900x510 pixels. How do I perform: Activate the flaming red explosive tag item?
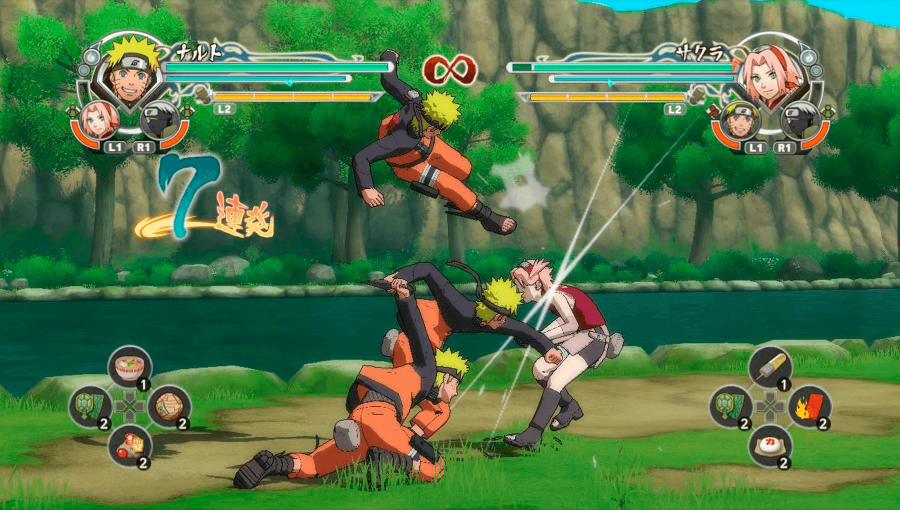pos(808,406)
